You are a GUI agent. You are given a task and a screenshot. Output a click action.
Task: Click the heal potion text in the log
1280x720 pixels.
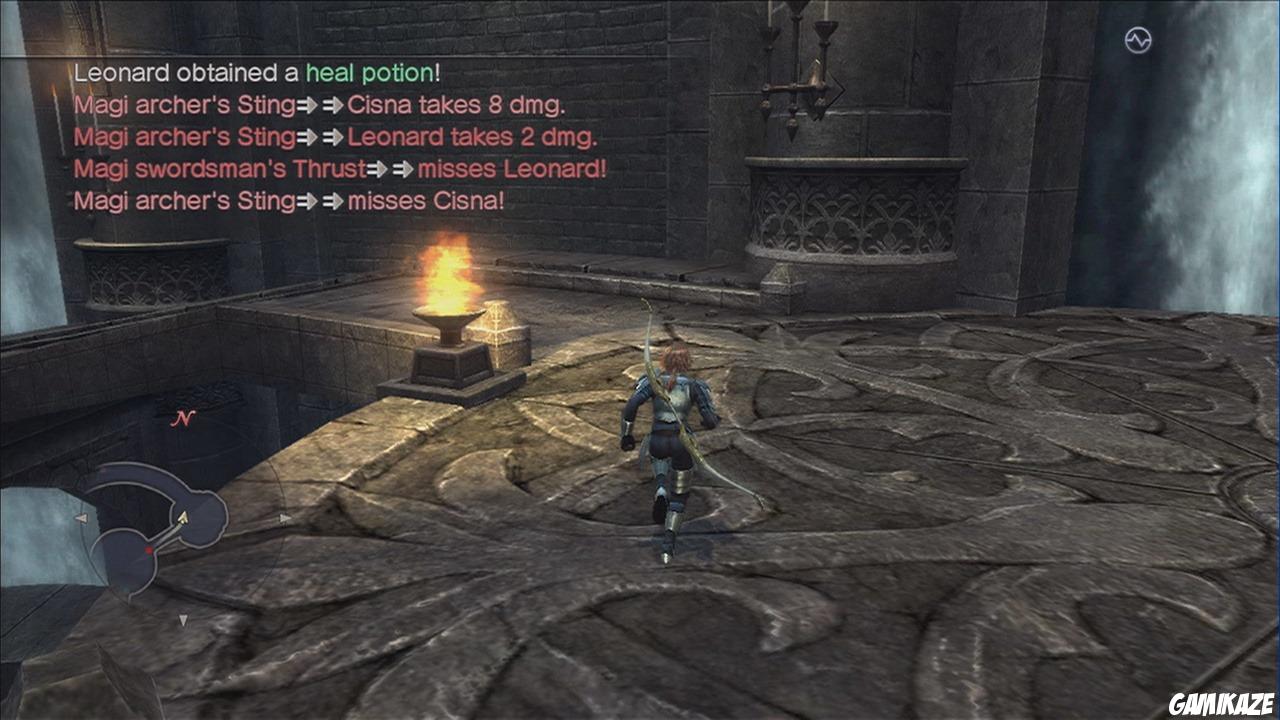click(x=373, y=73)
